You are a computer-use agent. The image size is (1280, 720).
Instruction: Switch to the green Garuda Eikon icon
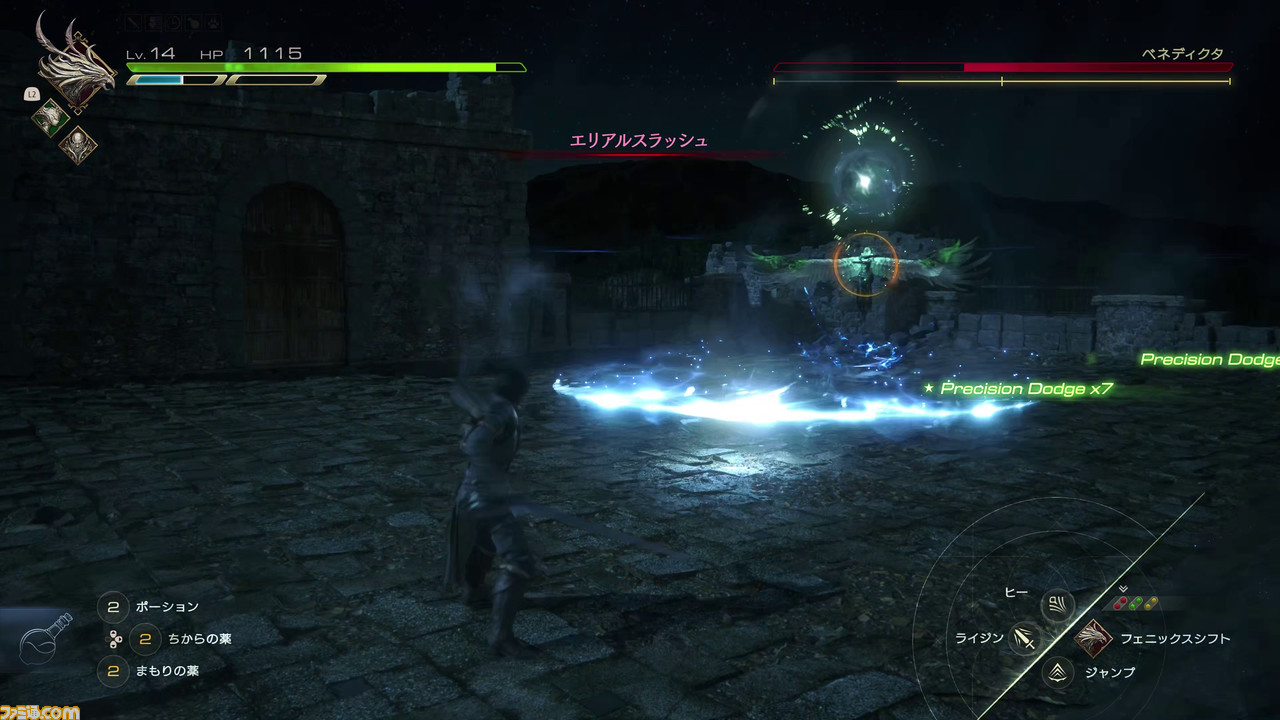click(49, 116)
